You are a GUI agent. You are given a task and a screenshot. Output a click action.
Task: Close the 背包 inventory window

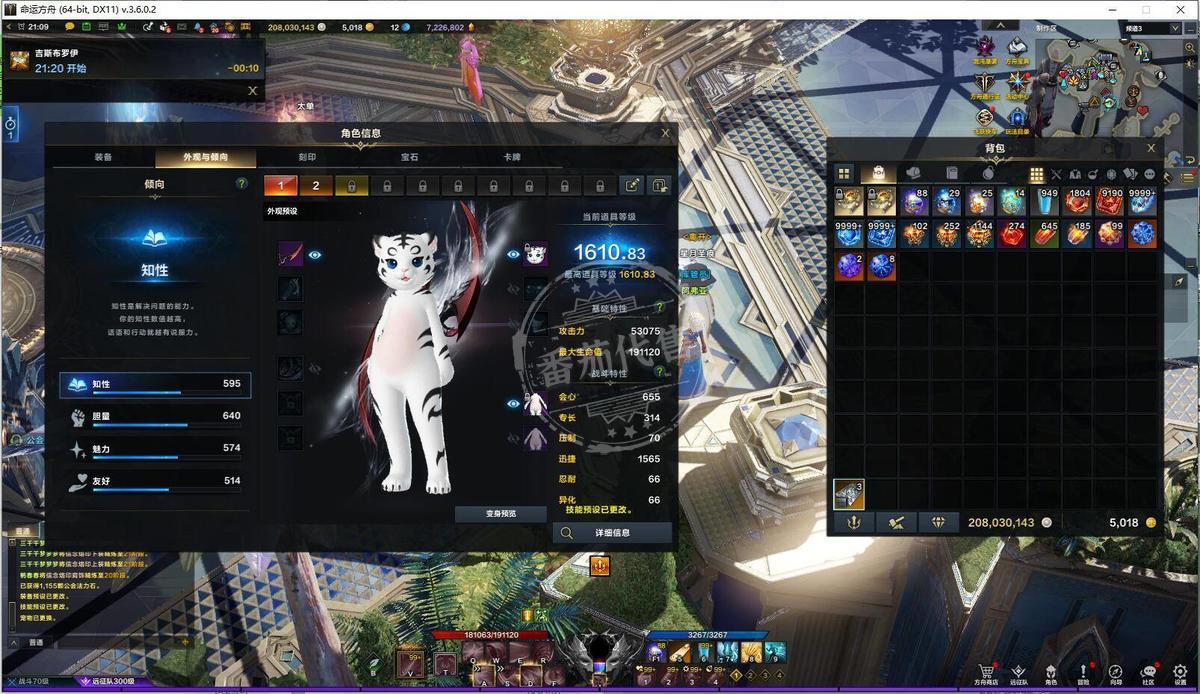pyautogui.click(x=1151, y=148)
